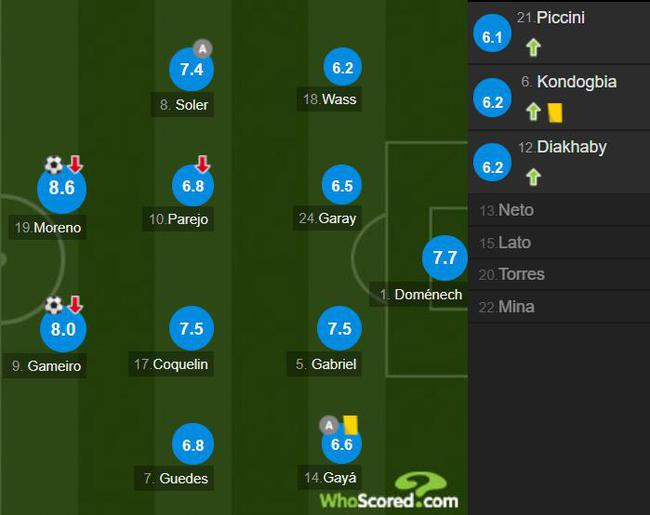650x515 pixels.
Task: Select Moreno's 8.6 rating bubble
Action: point(62,187)
